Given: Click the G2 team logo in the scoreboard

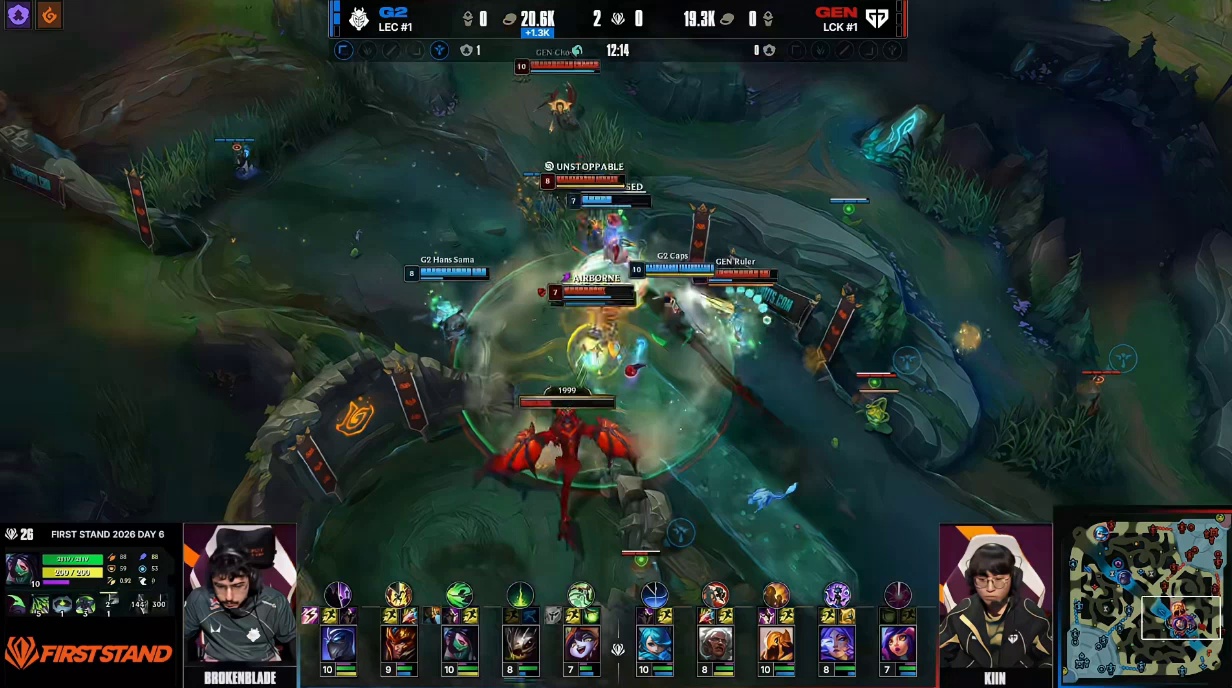Looking at the screenshot, I should 359,19.
